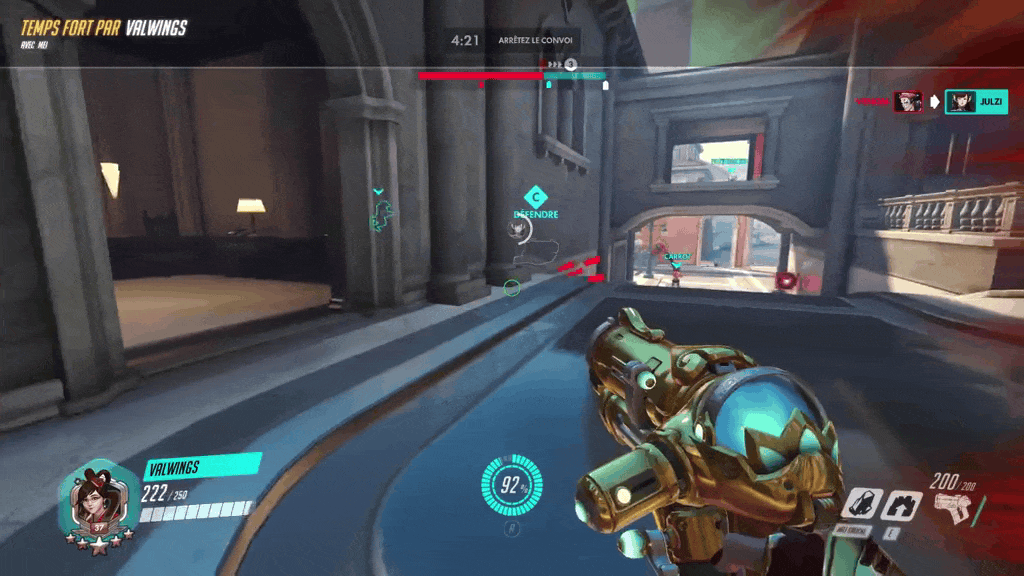This screenshot has width=1024, height=576.
Task: Click the payload progress track
Action: pyautogui.click(x=511, y=75)
